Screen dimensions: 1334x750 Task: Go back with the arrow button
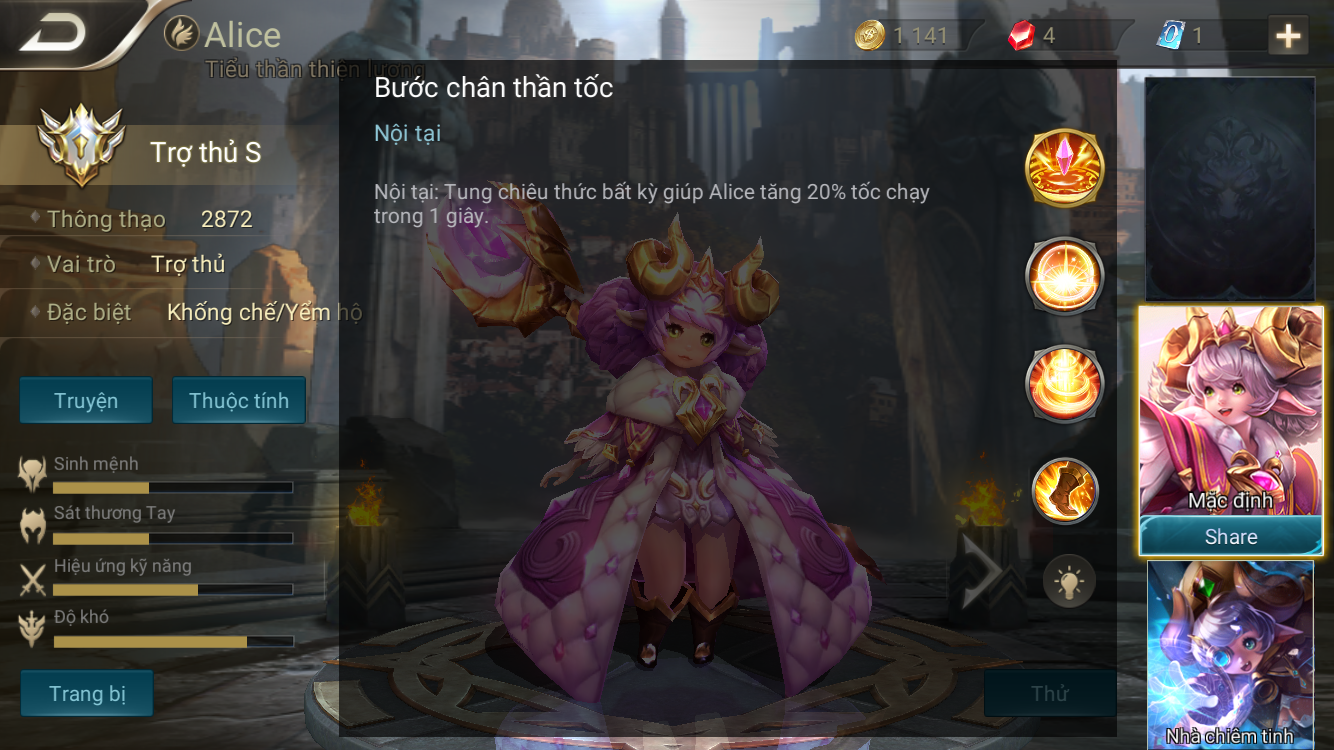tap(55, 34)
